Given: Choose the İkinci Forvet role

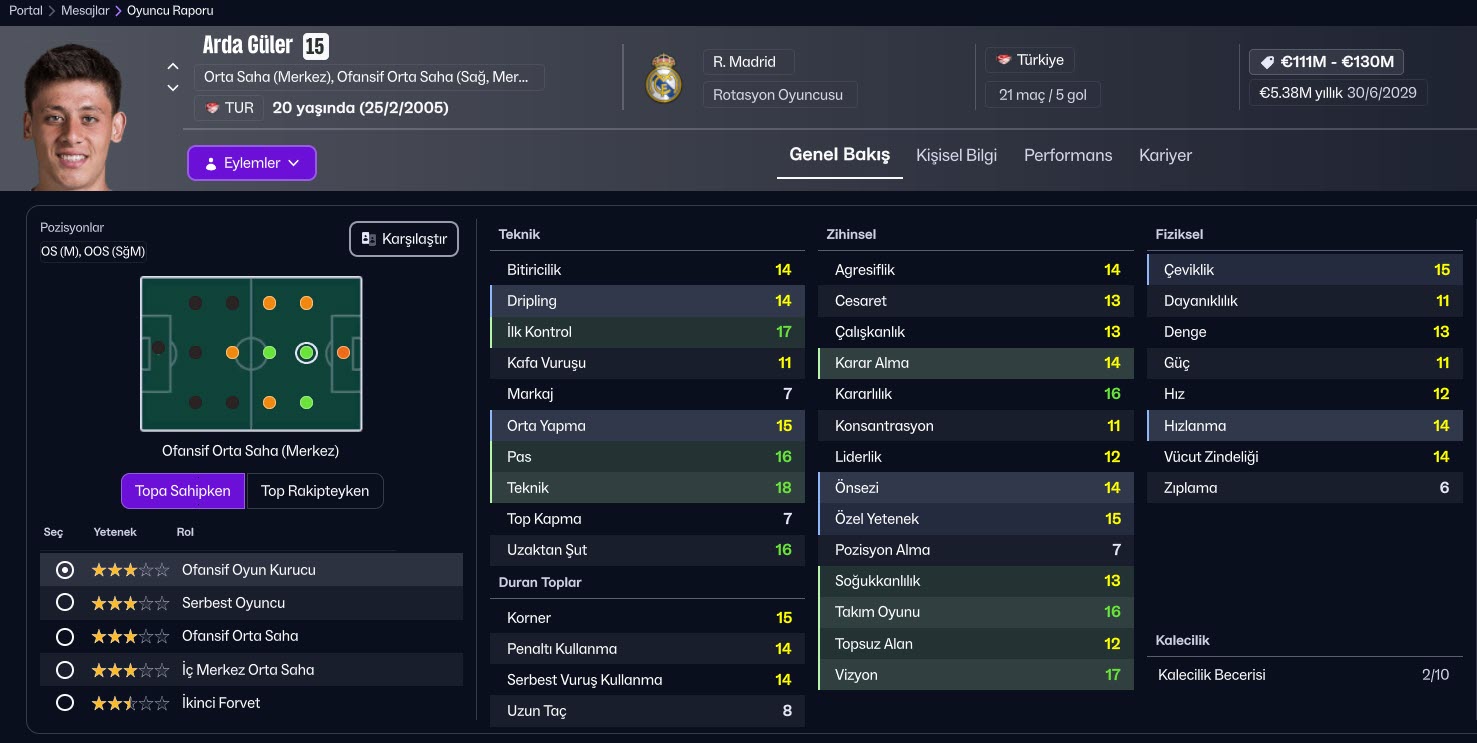Looking at the screenshot, I should [65, 703].
